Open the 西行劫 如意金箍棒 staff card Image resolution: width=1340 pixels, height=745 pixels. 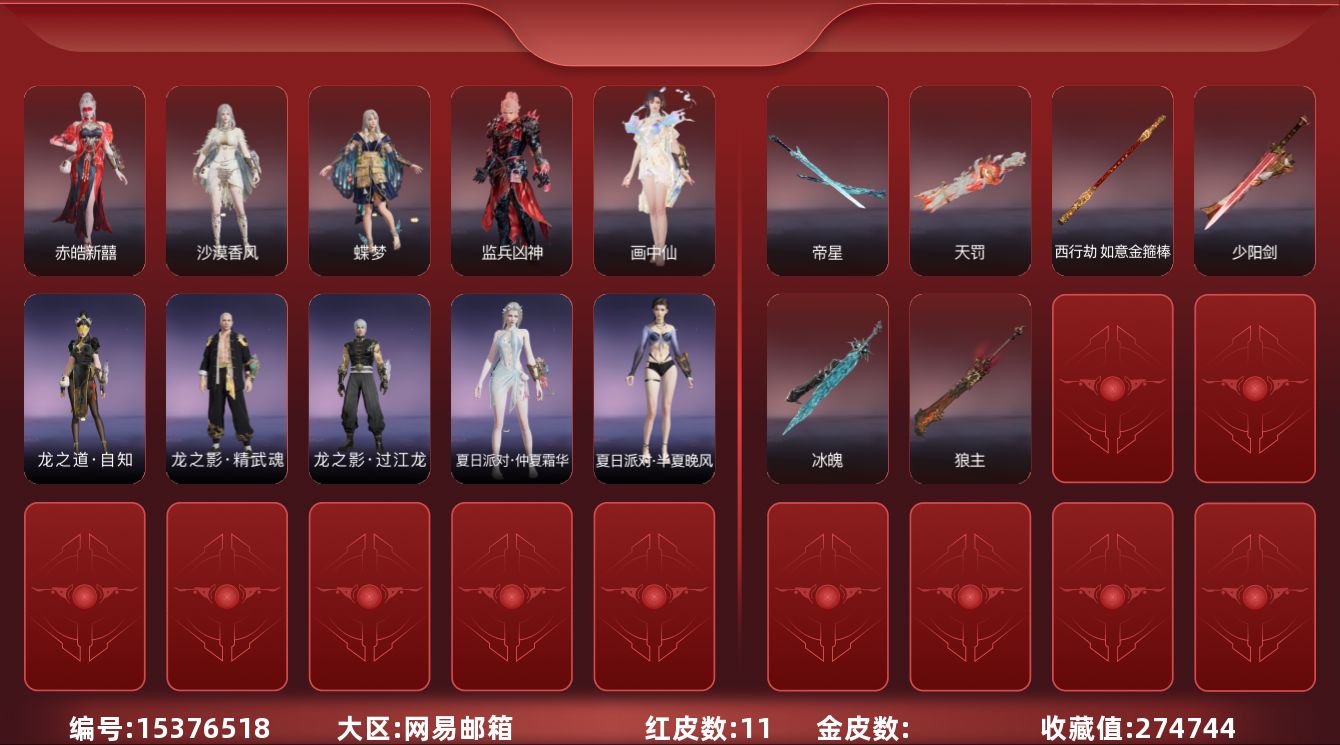[1112, 180]
